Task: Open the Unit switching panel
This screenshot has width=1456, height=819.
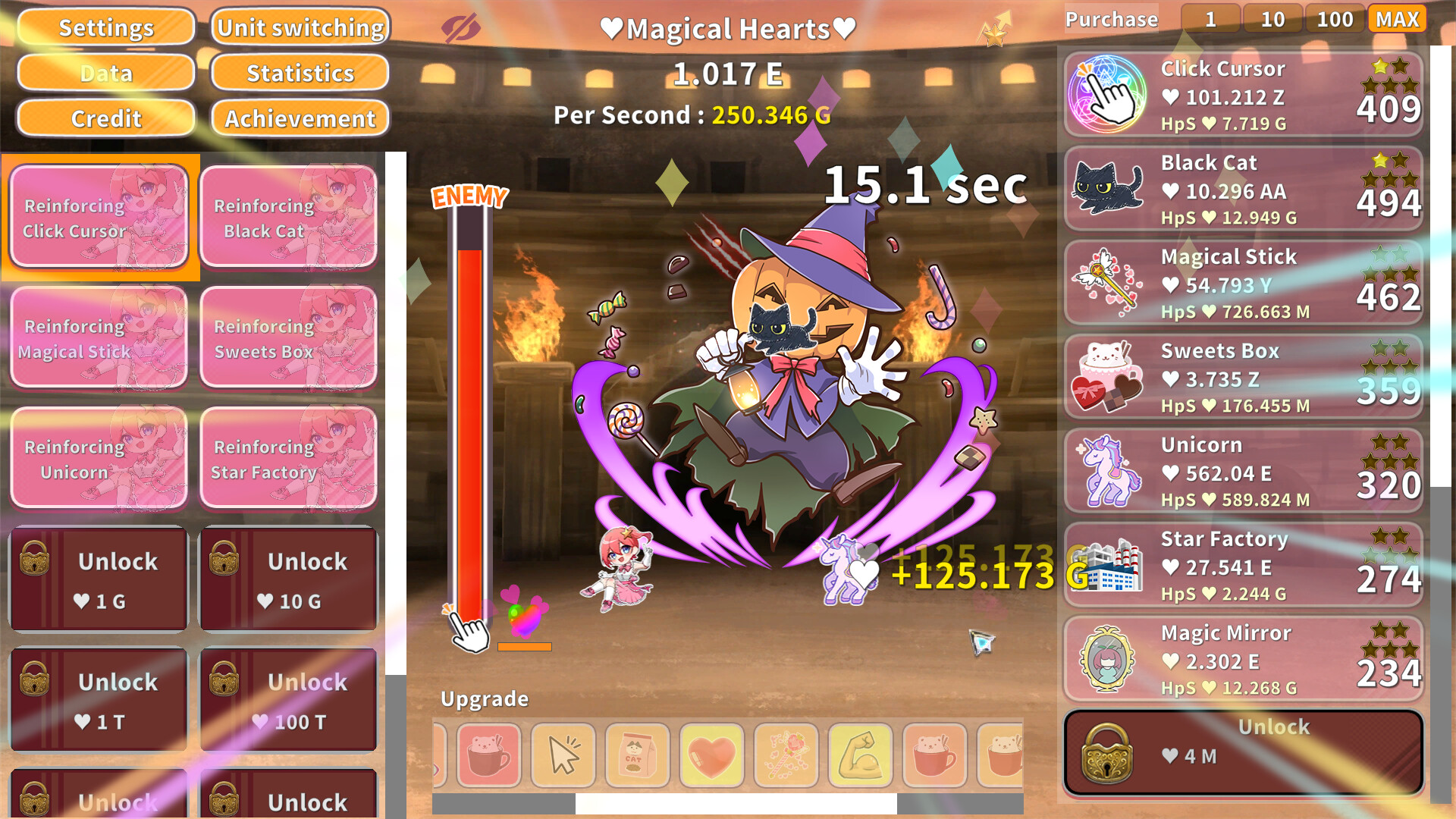Action: click(300, 27)
